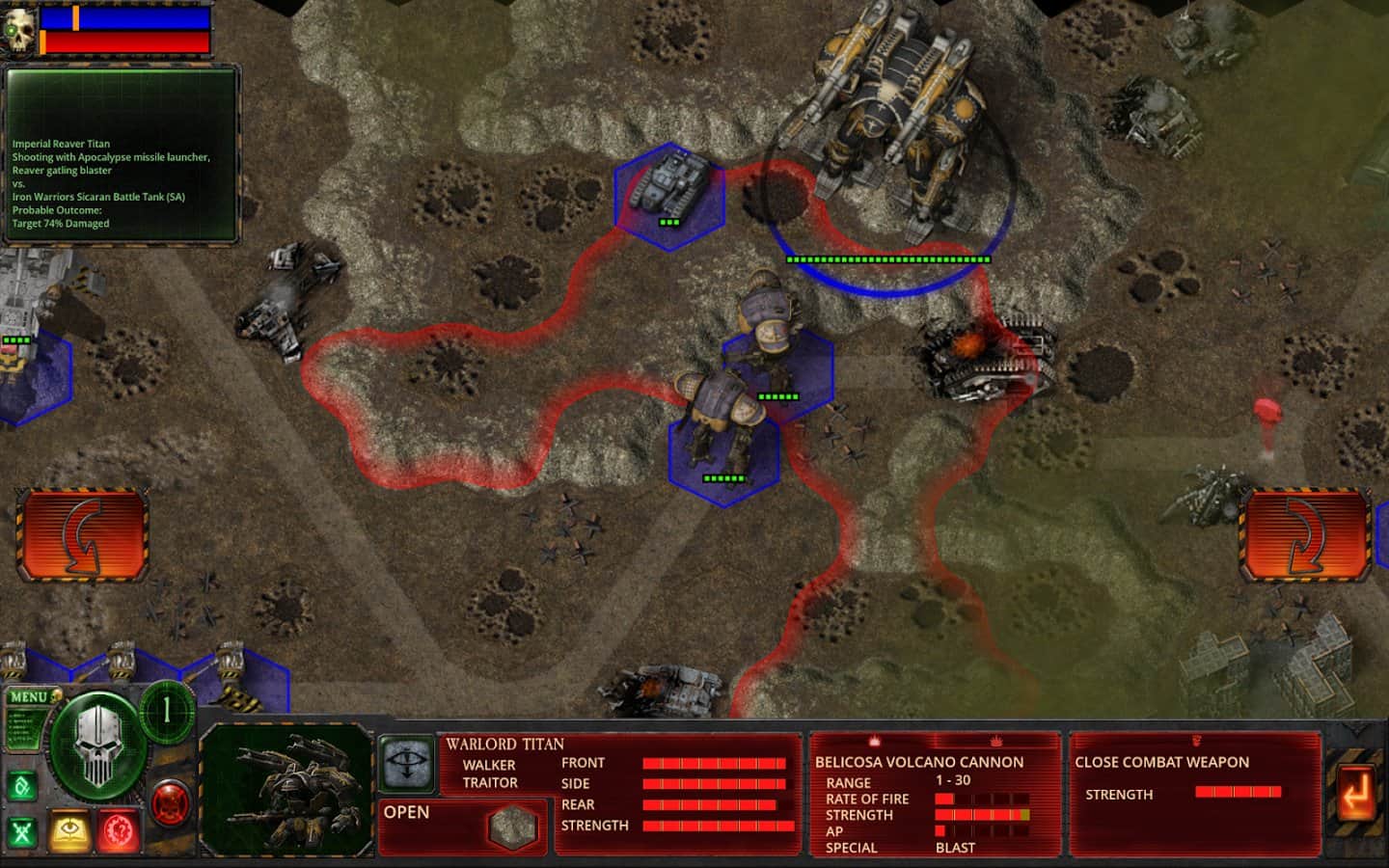The height and width of the screenshot is (868, 1389).
Task: Click the round red skull button
Action: pyautogui.click(x=170, y=801)
